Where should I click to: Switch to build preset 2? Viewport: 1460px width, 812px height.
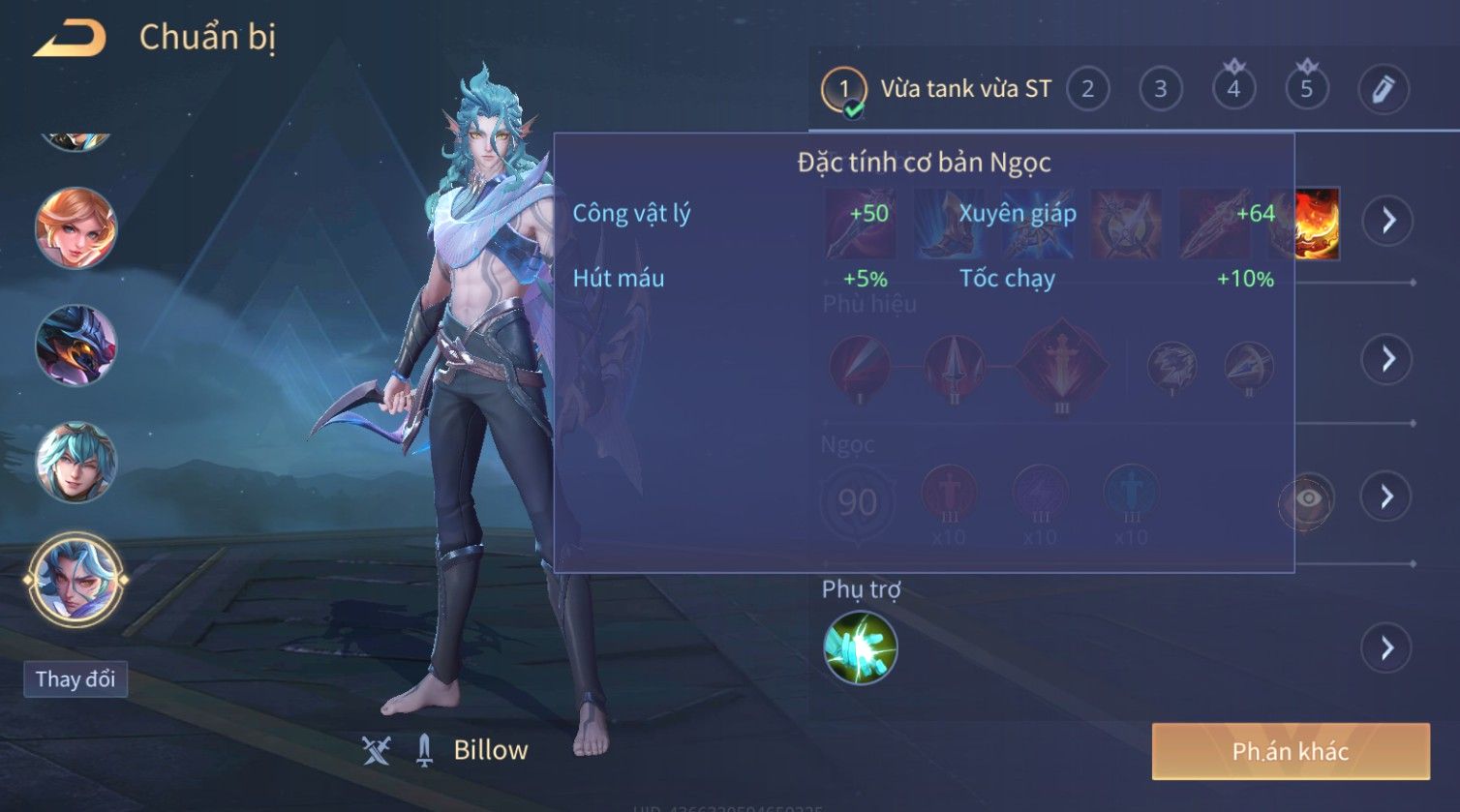coord(1087,90)
